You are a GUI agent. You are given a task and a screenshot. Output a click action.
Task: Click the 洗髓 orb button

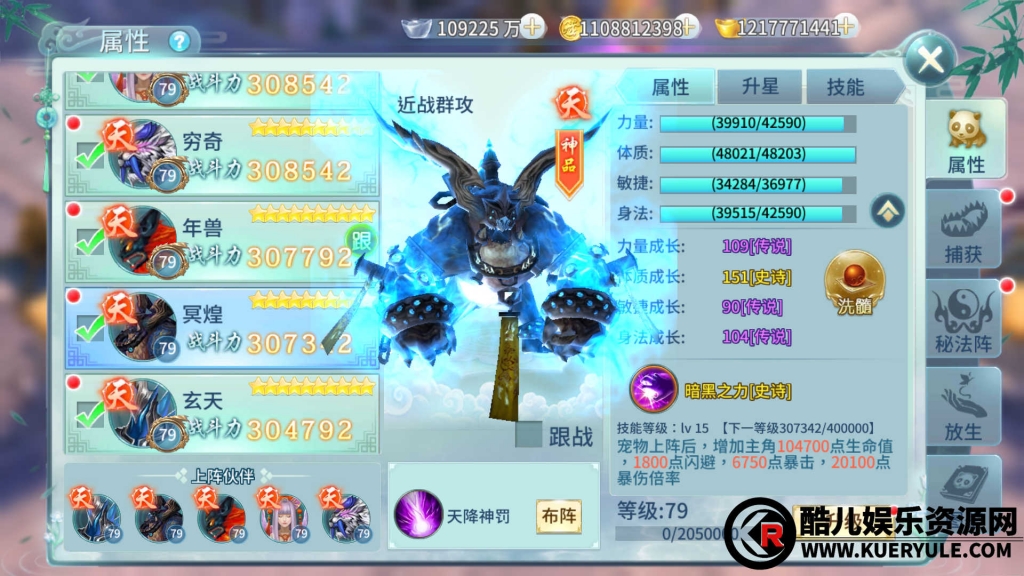[x=856, y=283]
